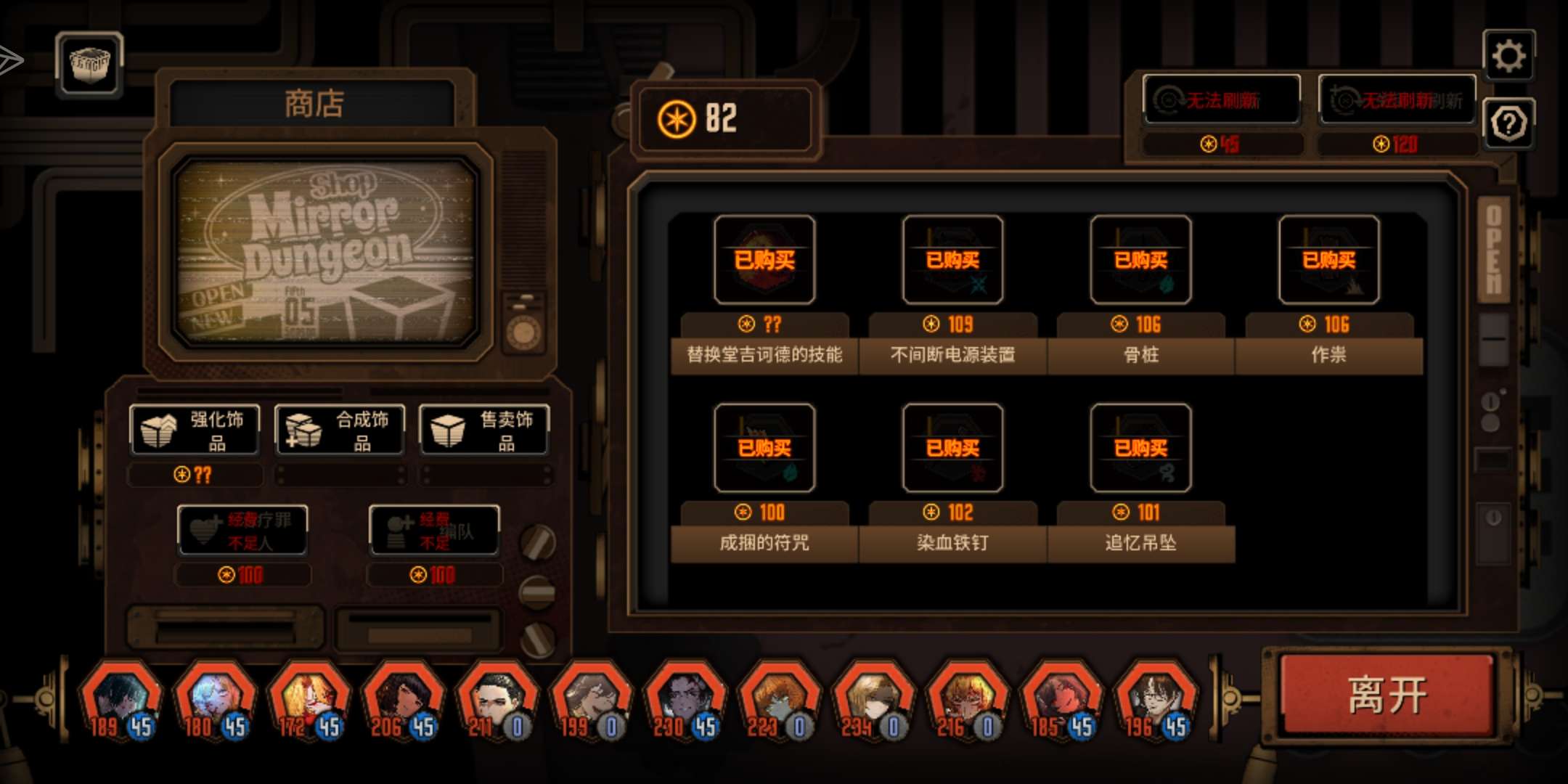Select the 染血铁钉 shop item
The image size is (1568, 784).
[952, 448]
